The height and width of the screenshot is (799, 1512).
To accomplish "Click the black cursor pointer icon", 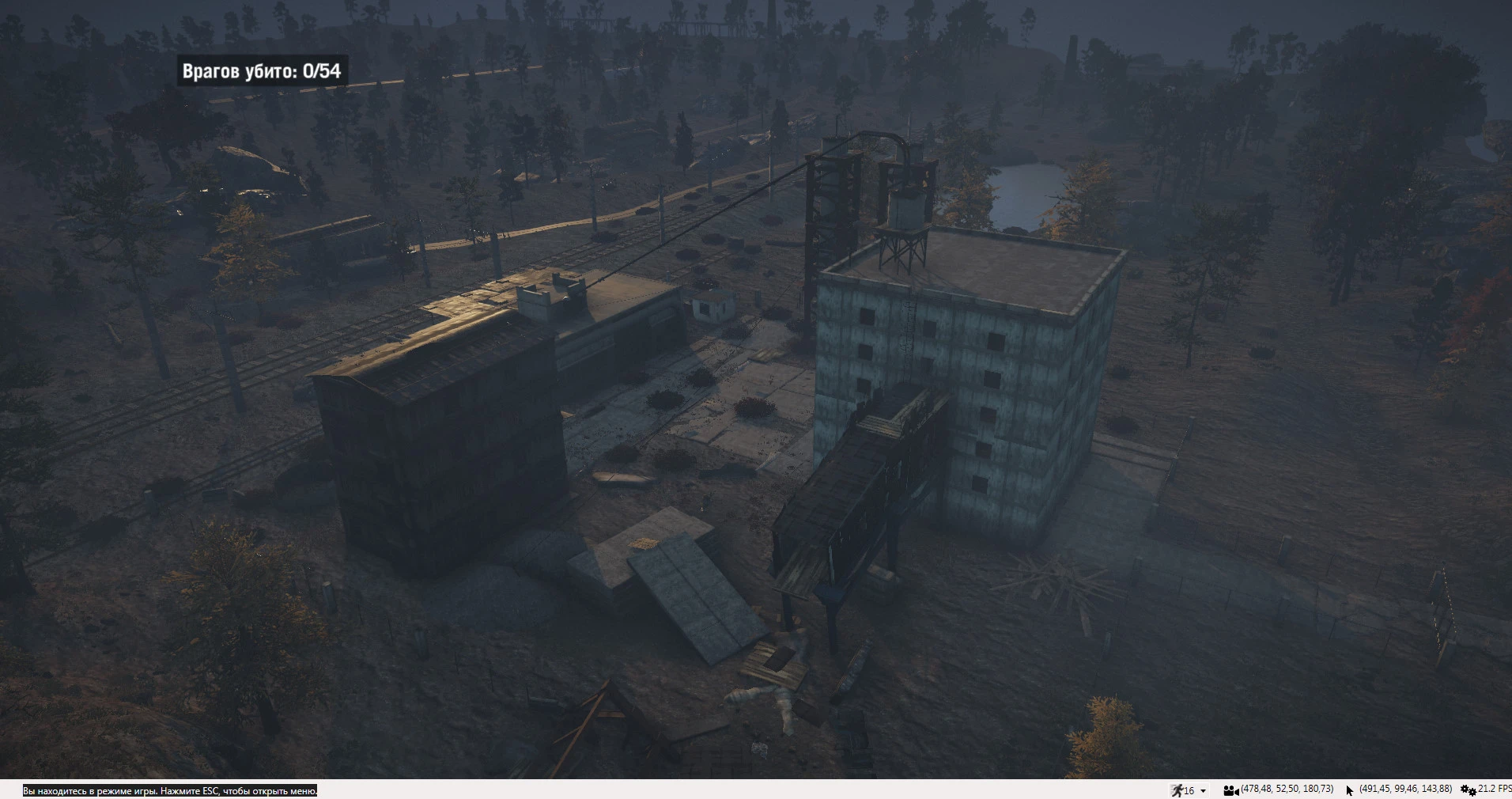I will (x=1348, y=790).
